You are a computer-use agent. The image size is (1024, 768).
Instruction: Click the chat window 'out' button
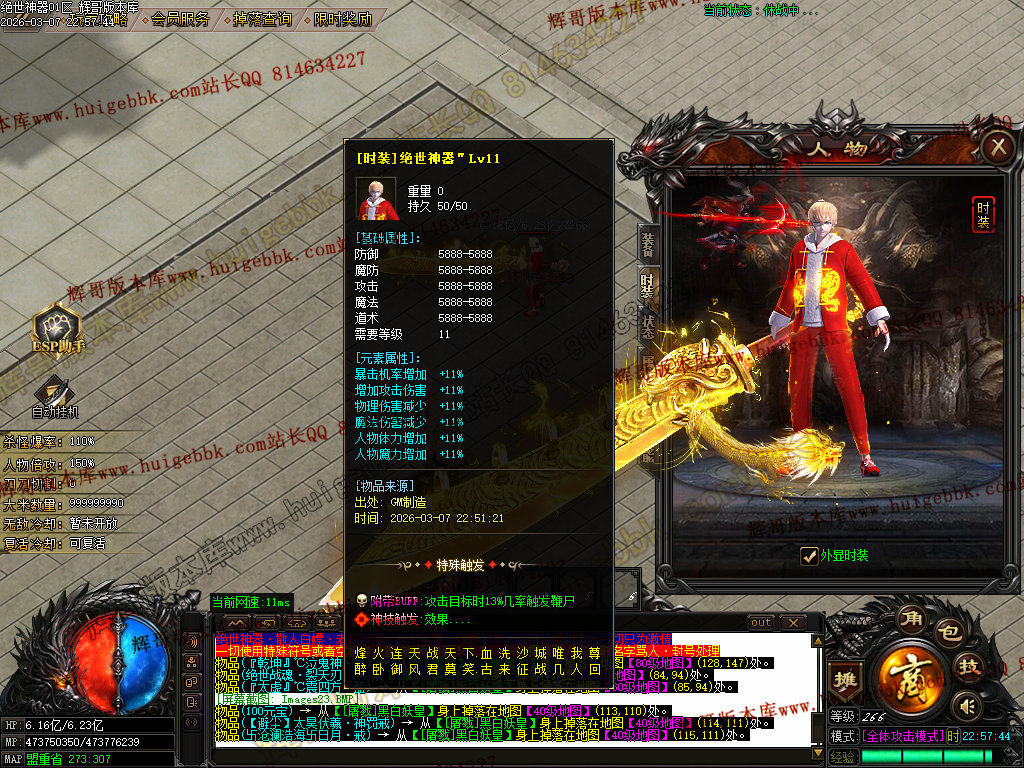point(761,622)
